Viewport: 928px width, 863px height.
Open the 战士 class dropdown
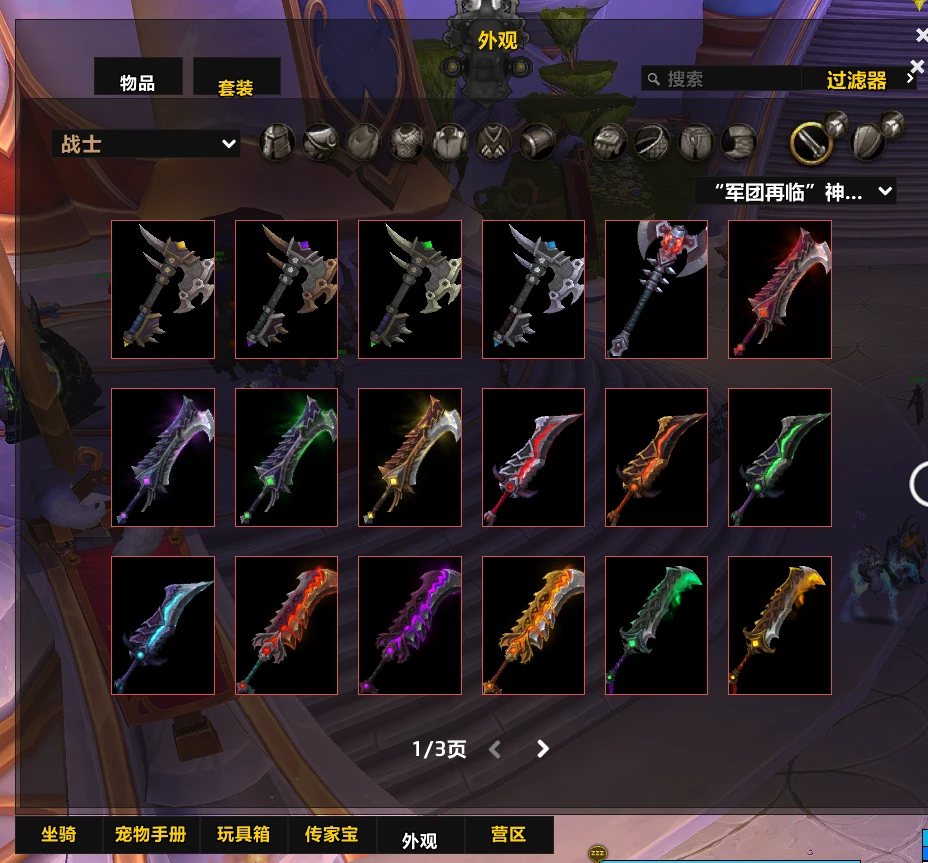146,144
